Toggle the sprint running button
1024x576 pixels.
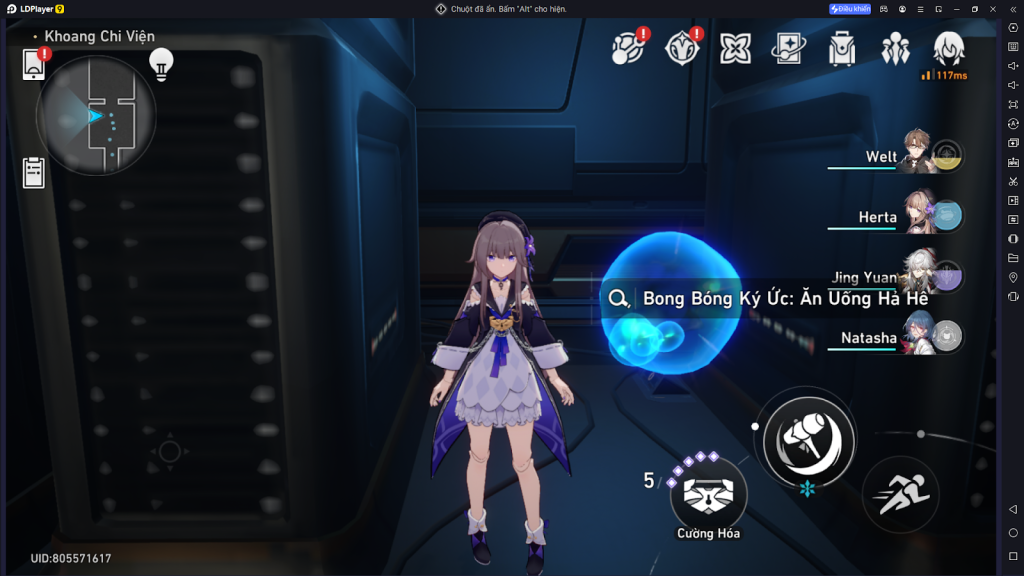900,494
